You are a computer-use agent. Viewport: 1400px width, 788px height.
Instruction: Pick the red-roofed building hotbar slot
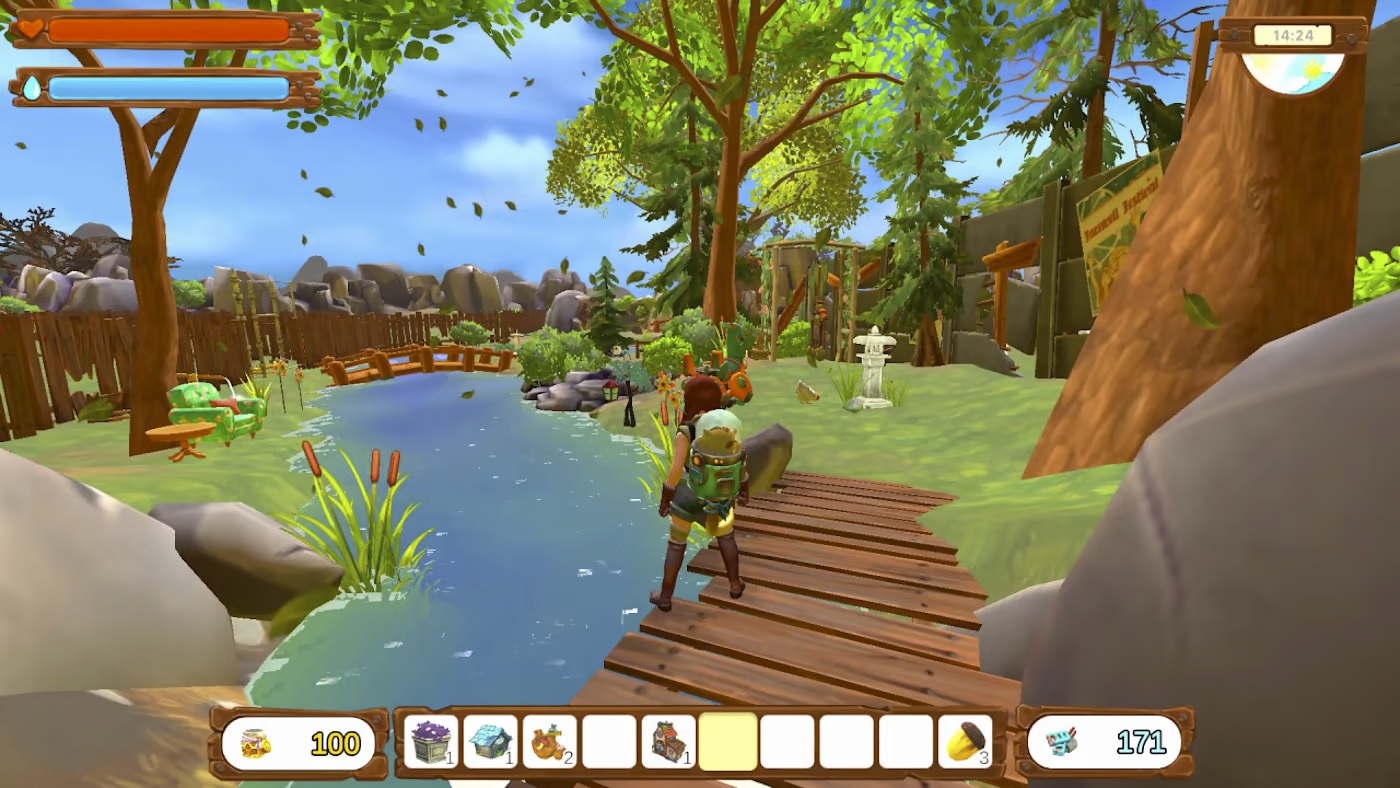click(x=668, y=743)
